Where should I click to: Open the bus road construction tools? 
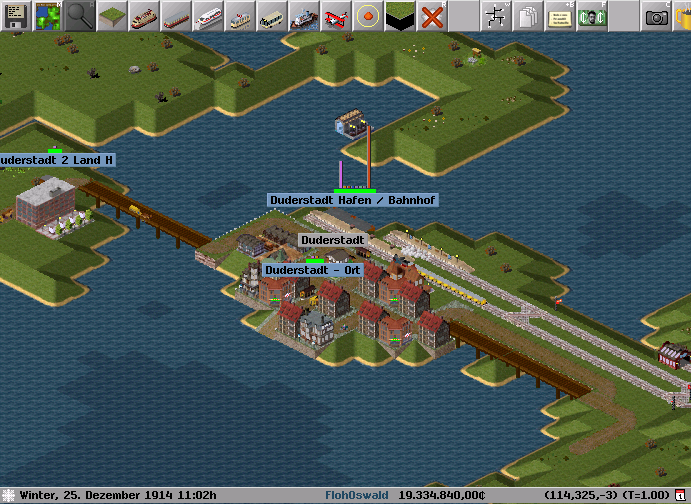(x=272, y=15)
